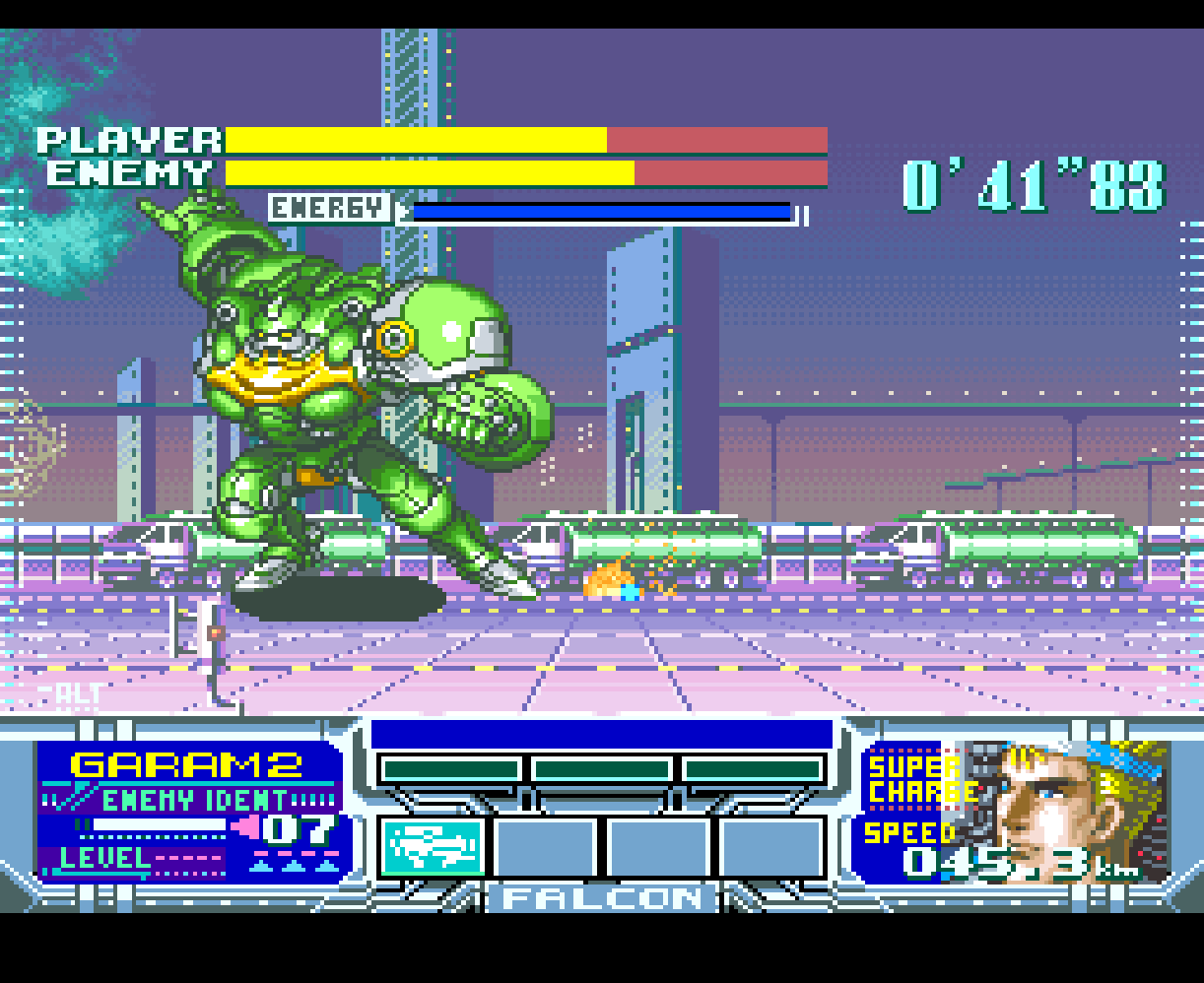
Task: Select the GARAM2 enemy ident panel
Action: (189, 811)
